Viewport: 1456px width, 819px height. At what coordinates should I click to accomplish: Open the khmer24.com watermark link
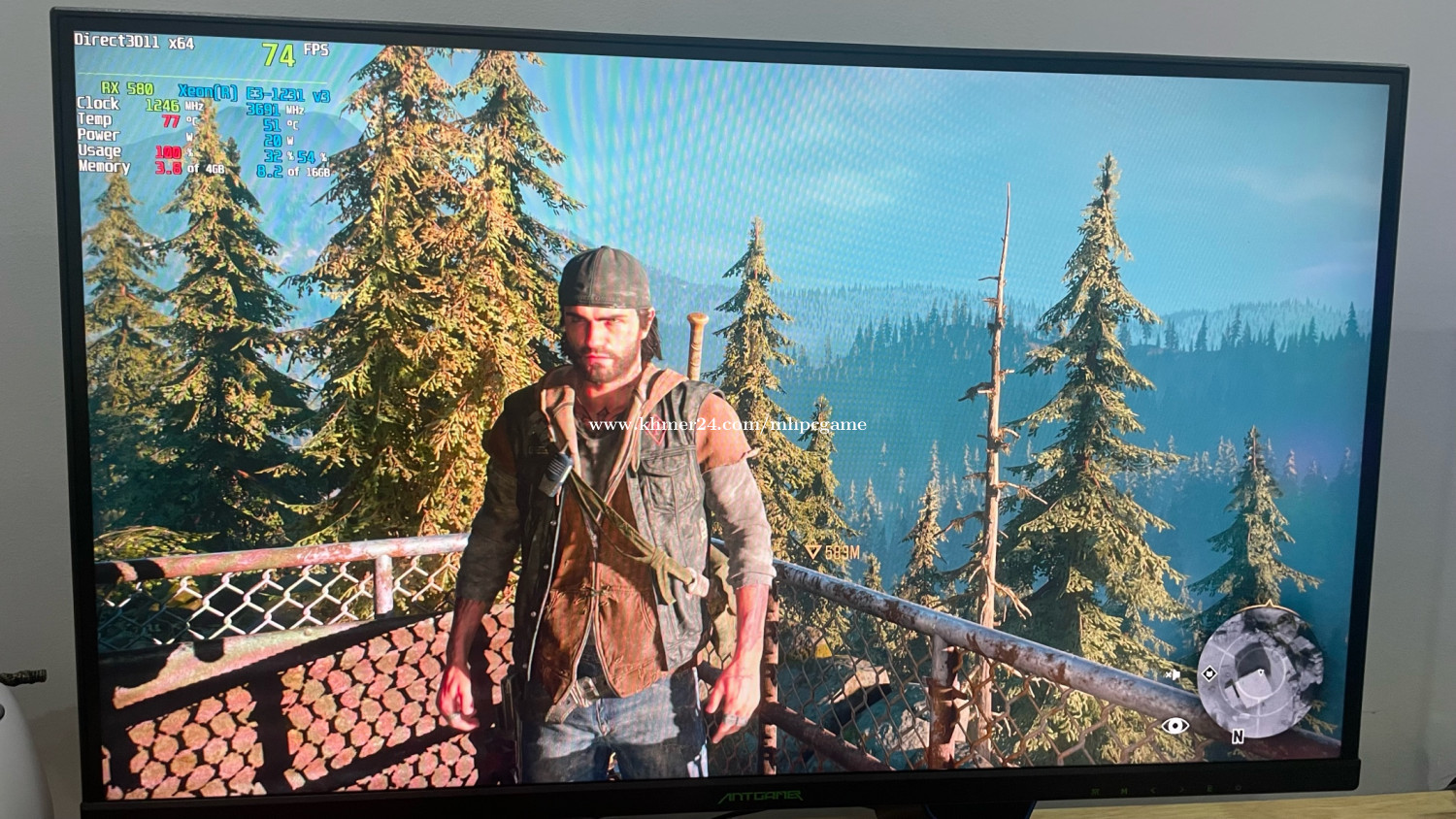[x=727, y=424]
